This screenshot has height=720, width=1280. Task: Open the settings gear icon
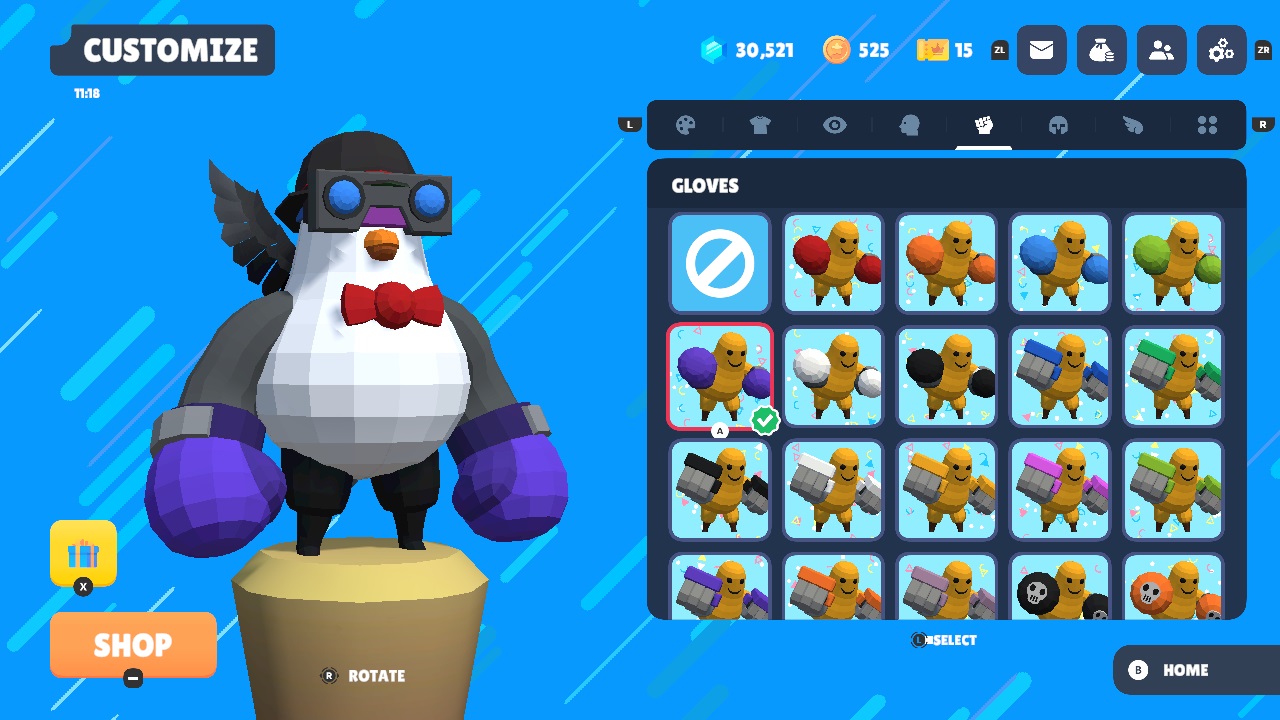coord(1221,50)
